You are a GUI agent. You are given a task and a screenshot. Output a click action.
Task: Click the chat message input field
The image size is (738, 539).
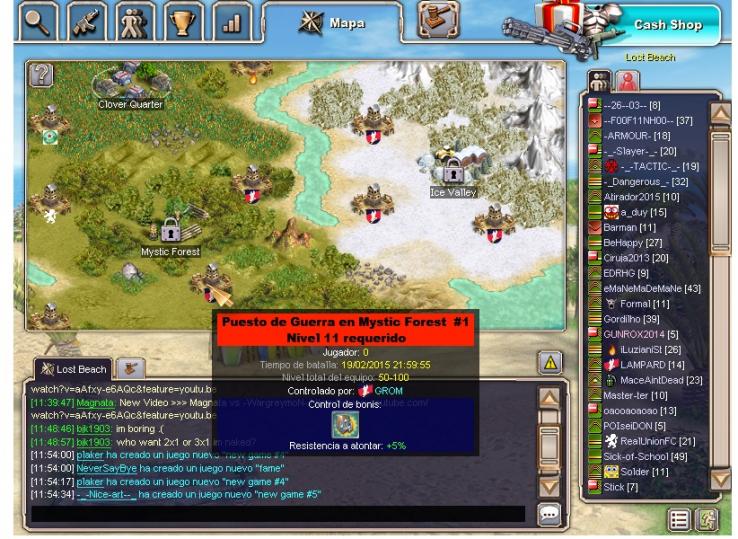coord(278,514)
